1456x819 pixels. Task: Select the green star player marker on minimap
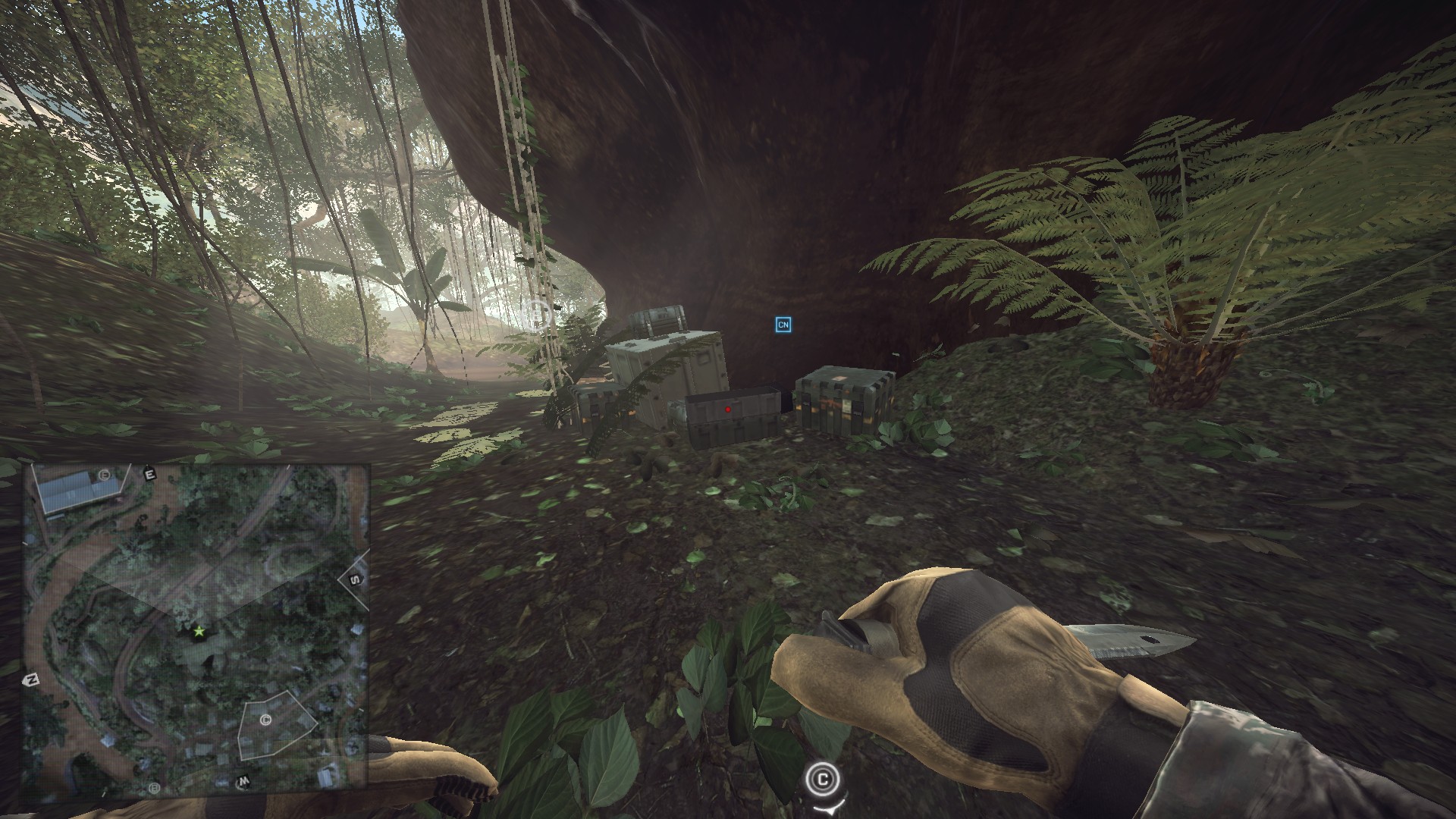point(199,631)
